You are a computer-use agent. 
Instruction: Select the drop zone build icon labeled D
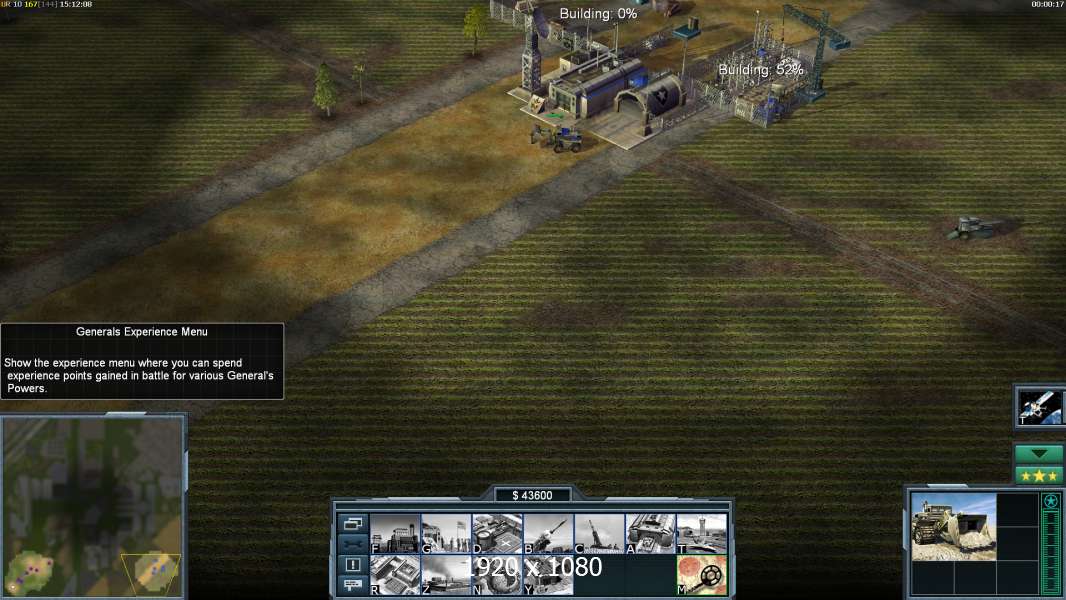[x=497, y=534]
